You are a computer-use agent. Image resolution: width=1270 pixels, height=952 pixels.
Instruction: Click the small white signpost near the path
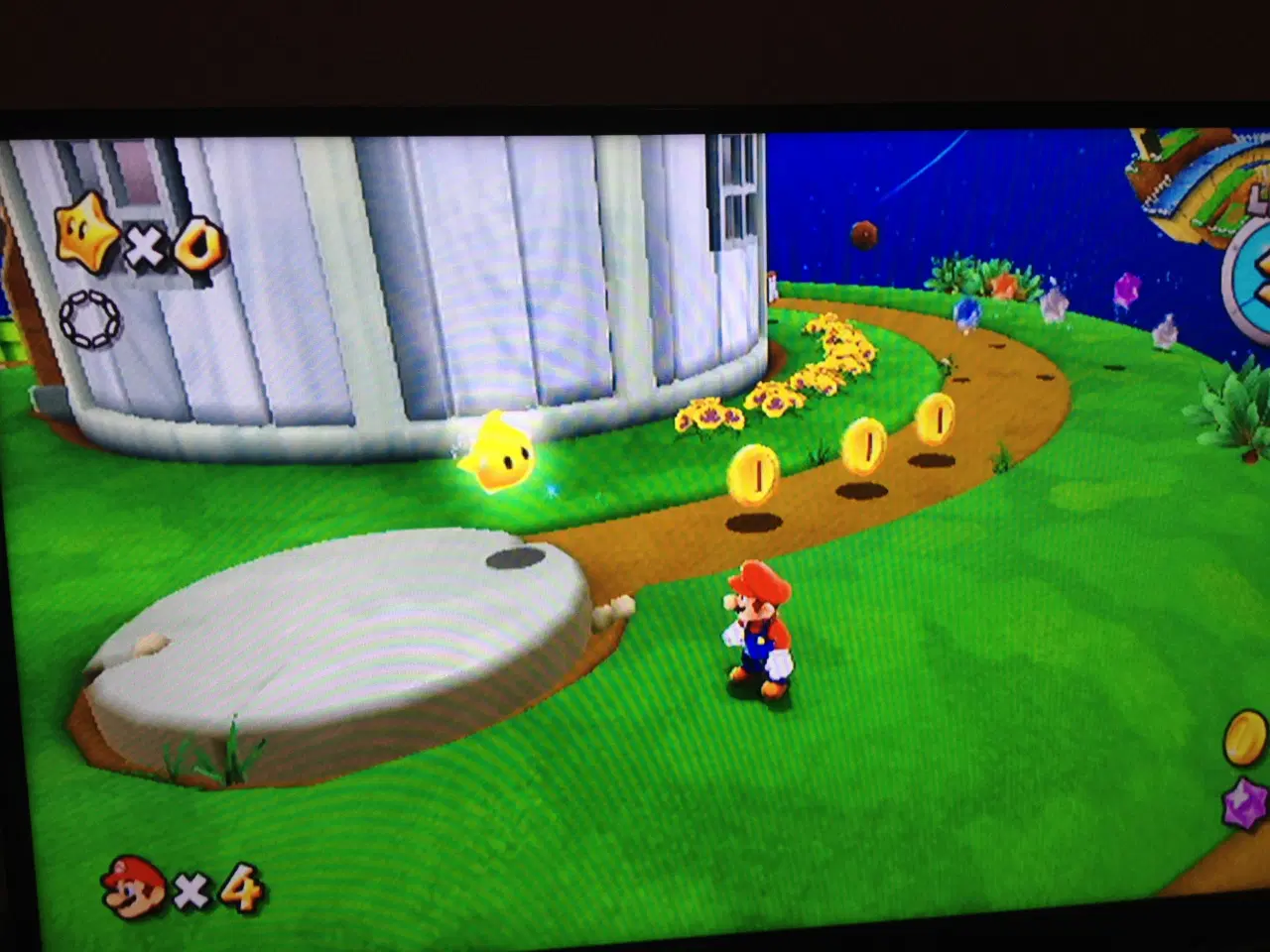(773, 287)
